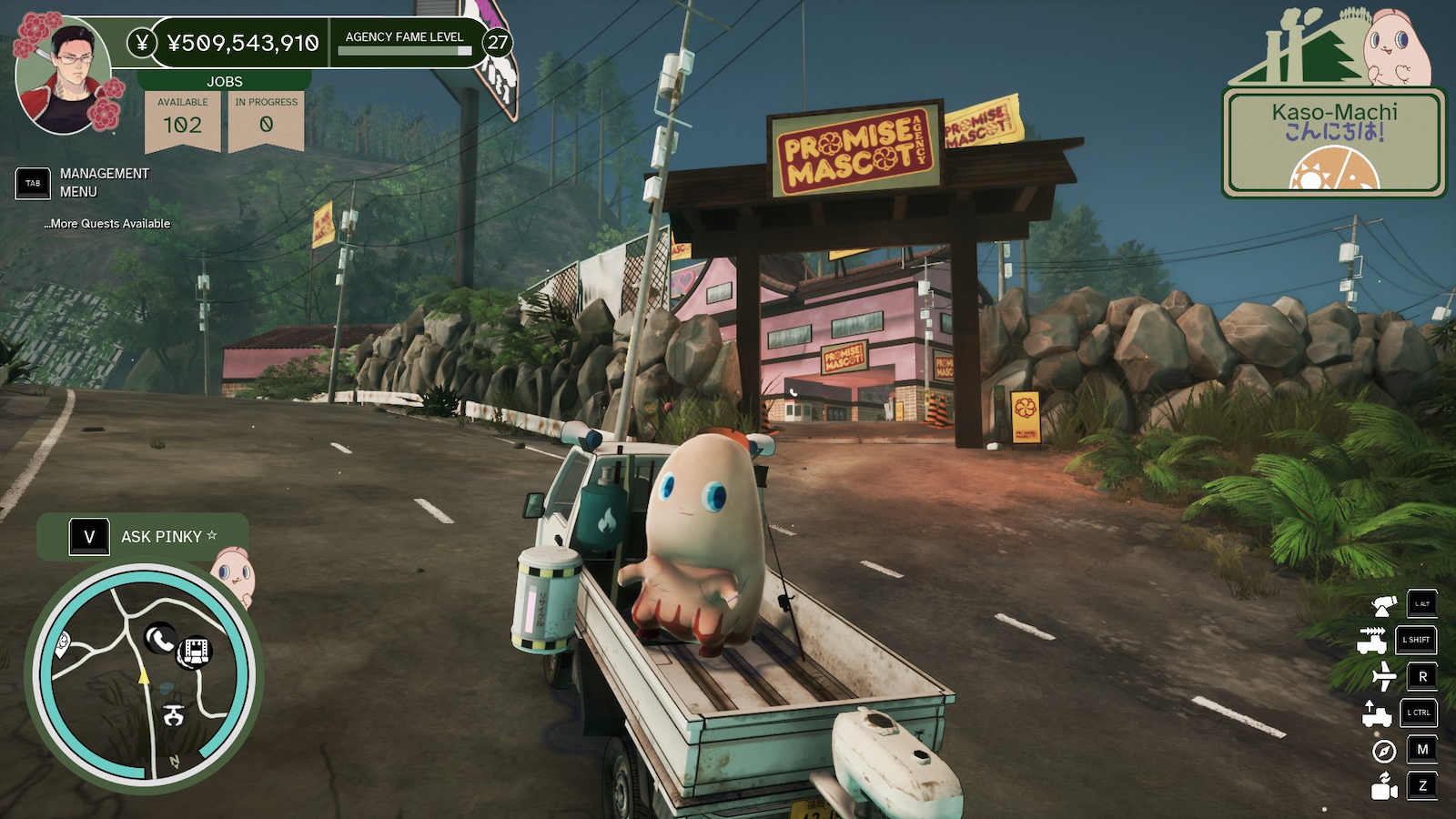Activate the truck boost icon
This screenshot has height=819, width=1456.
pyautogui.click(x=1372, y=640)
